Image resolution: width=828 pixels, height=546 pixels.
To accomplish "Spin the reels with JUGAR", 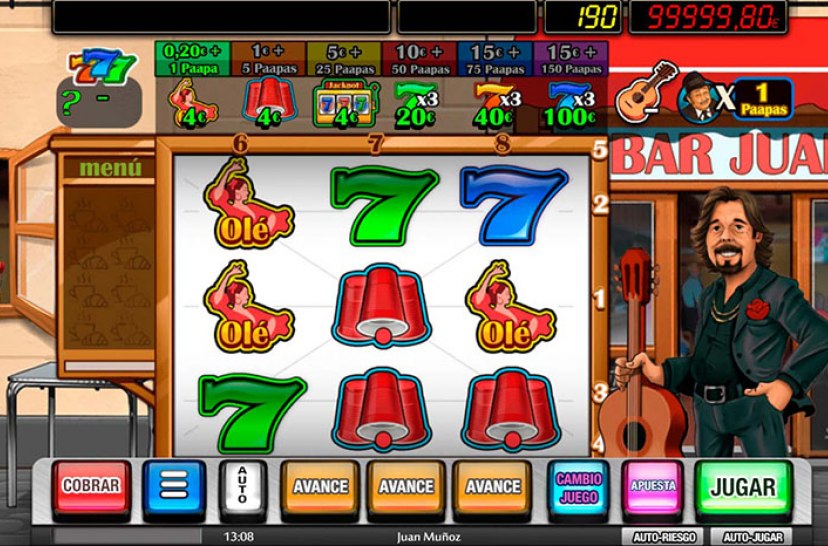I will 742,487.
